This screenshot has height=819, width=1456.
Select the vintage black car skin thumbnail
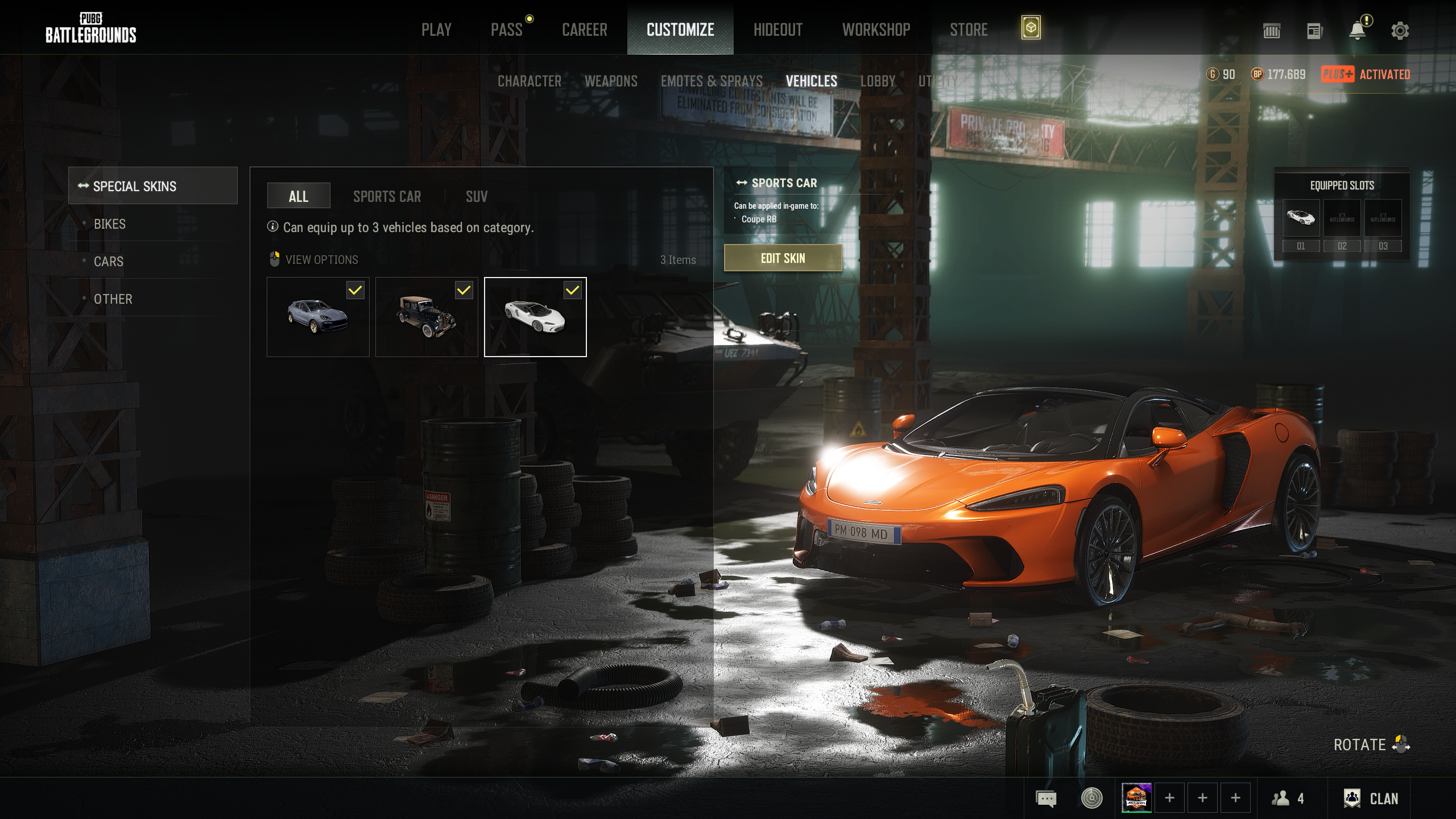pos(427,317)
